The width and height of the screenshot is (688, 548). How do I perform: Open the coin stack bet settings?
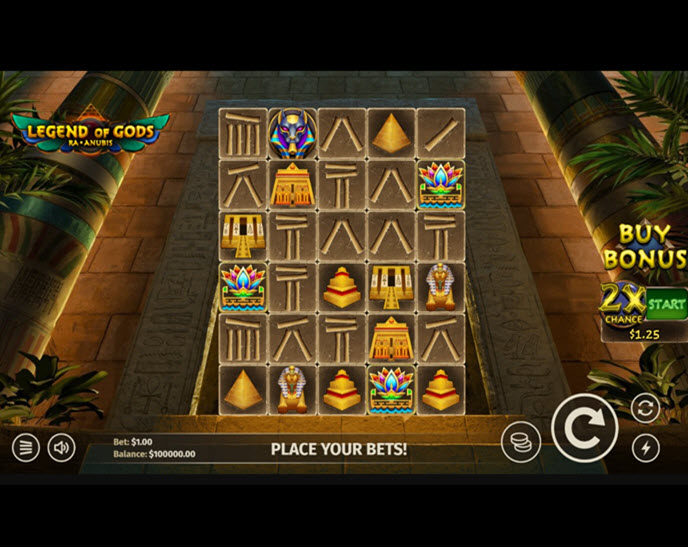coord(521,441)
